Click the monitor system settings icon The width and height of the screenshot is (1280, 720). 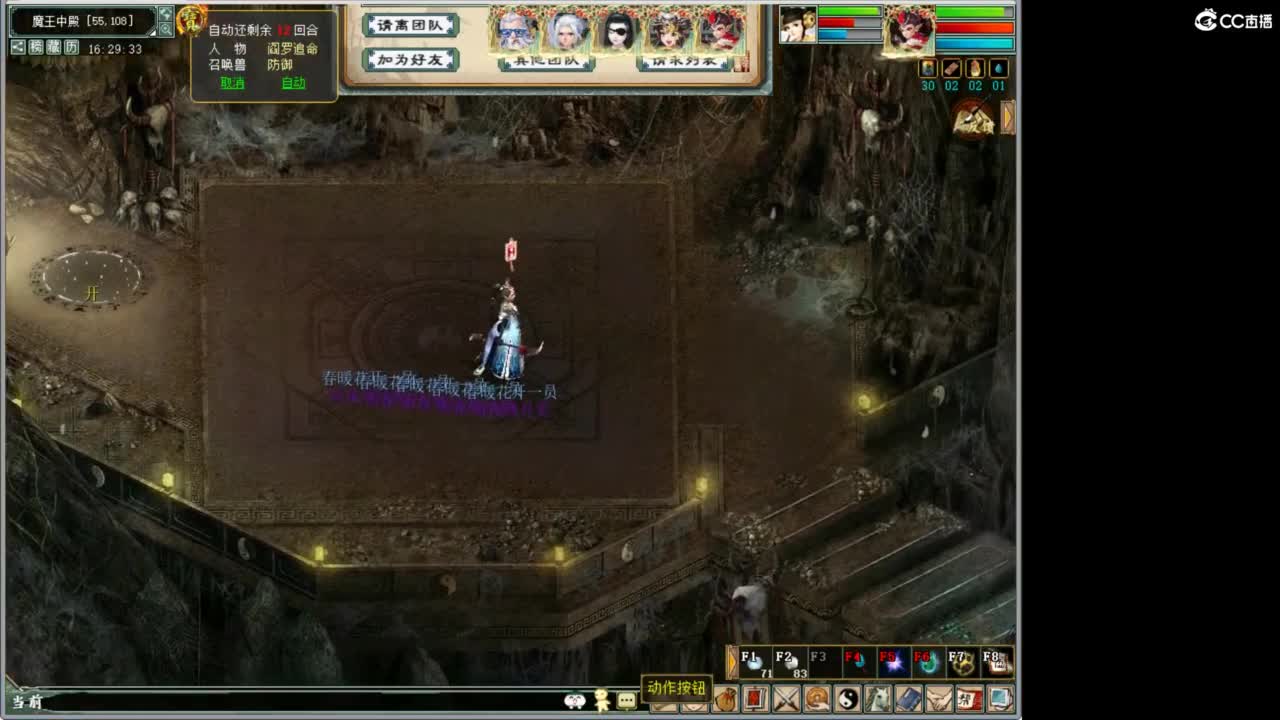1001,698
